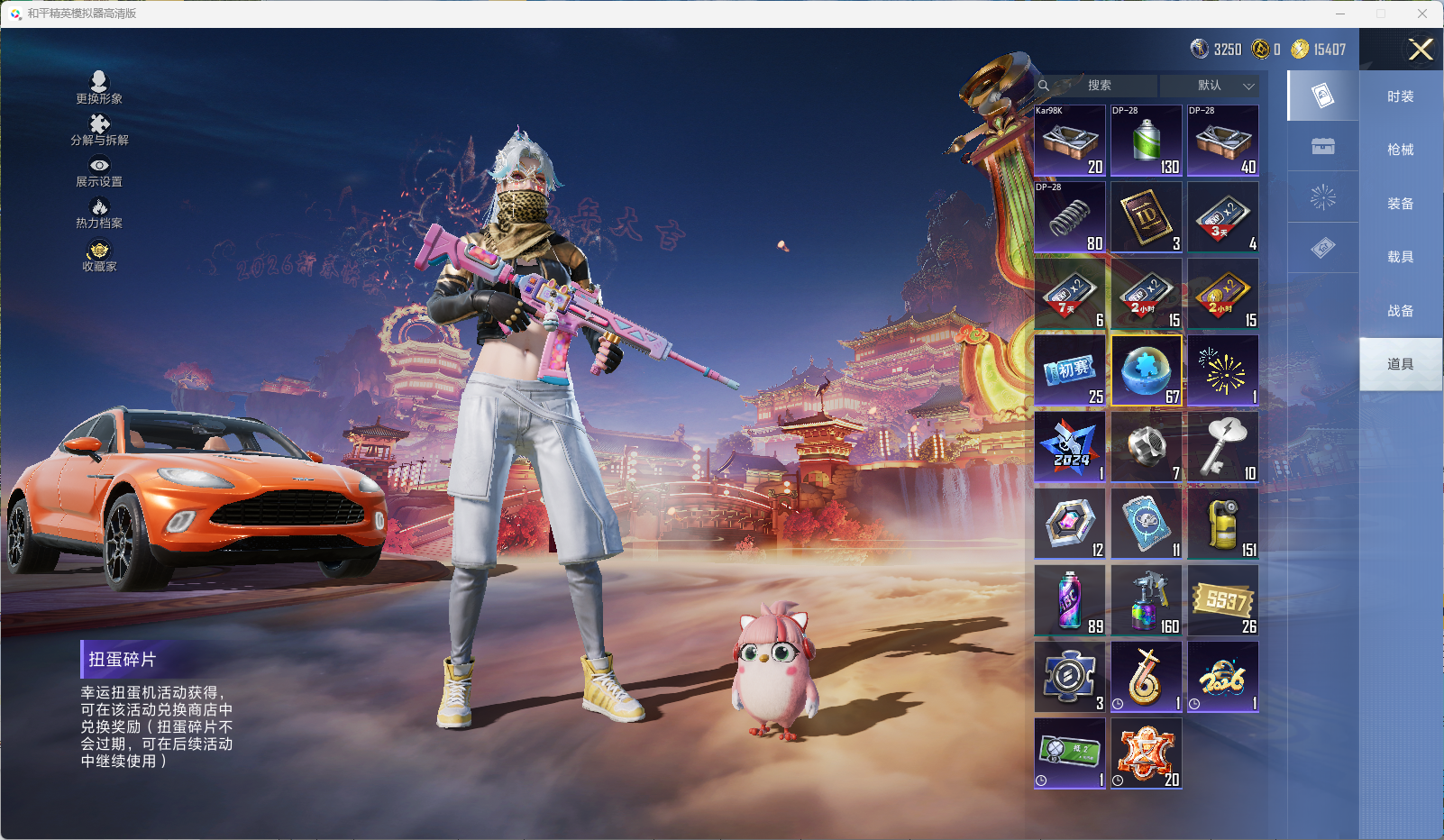Select the 装备 tab
The image size is (1444, 840).
tap(1400, 204)
